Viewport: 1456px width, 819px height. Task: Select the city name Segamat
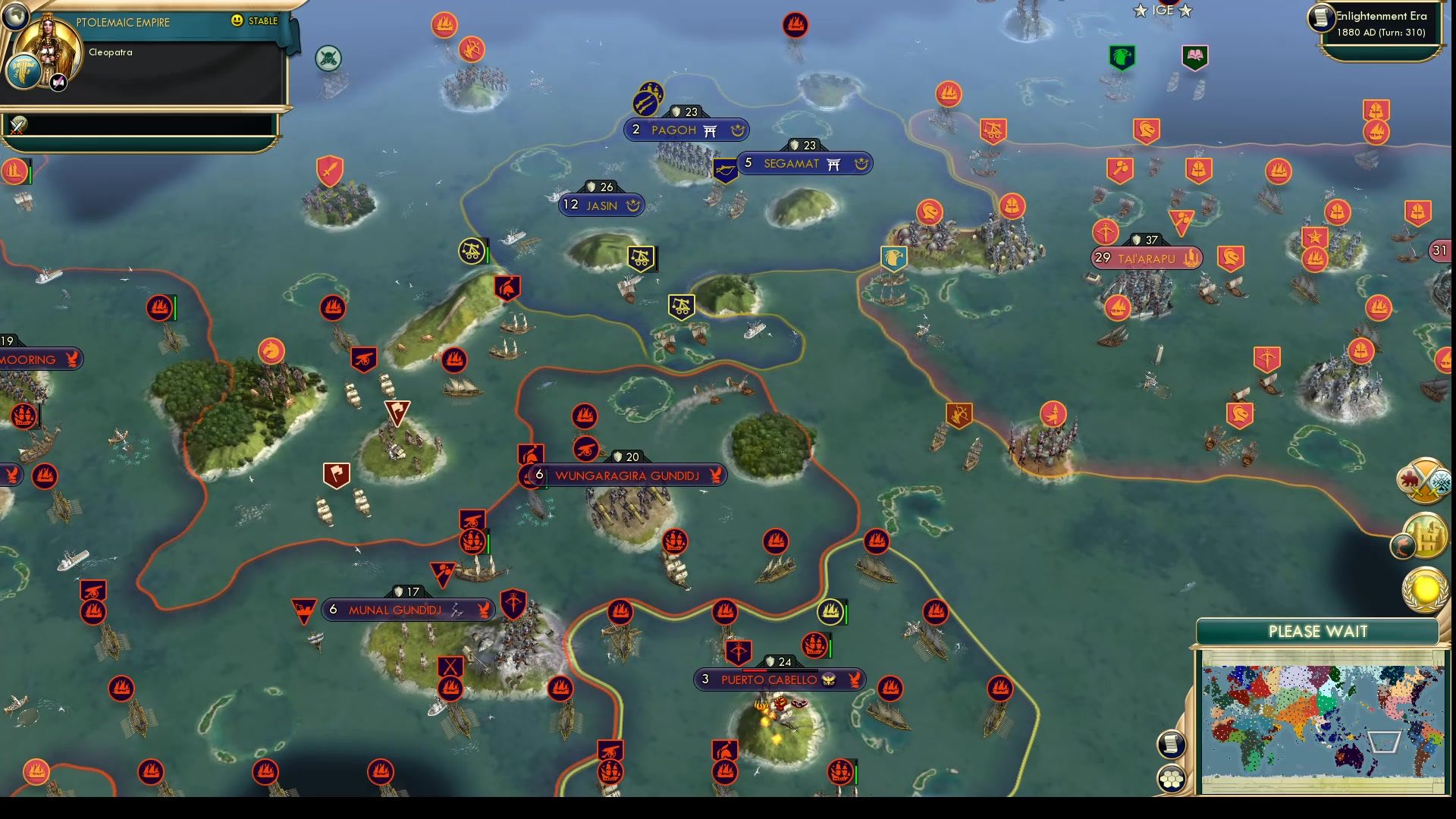click(x=789, y=163)
